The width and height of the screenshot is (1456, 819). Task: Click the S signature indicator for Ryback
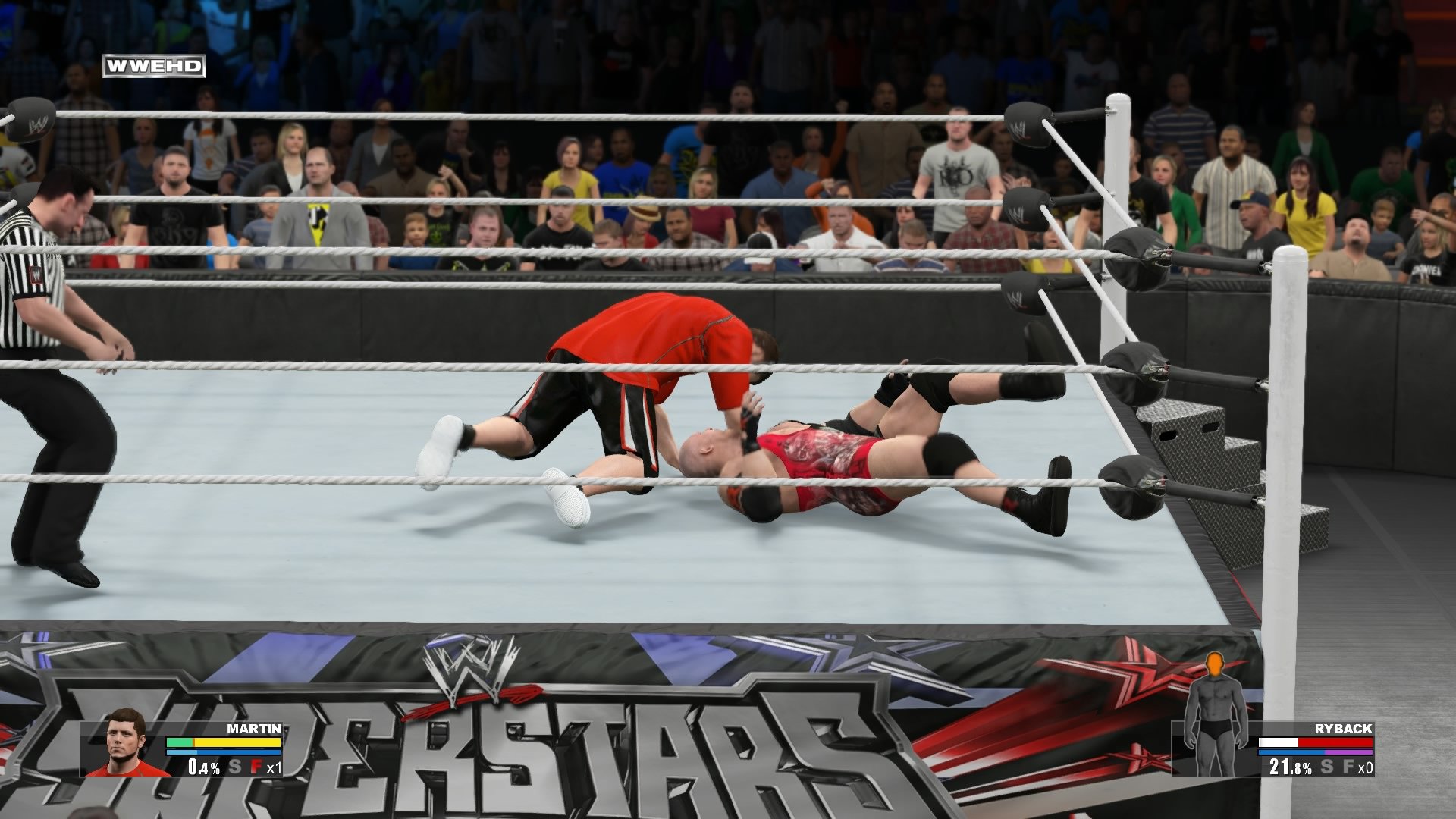[x=1326, y=767]
